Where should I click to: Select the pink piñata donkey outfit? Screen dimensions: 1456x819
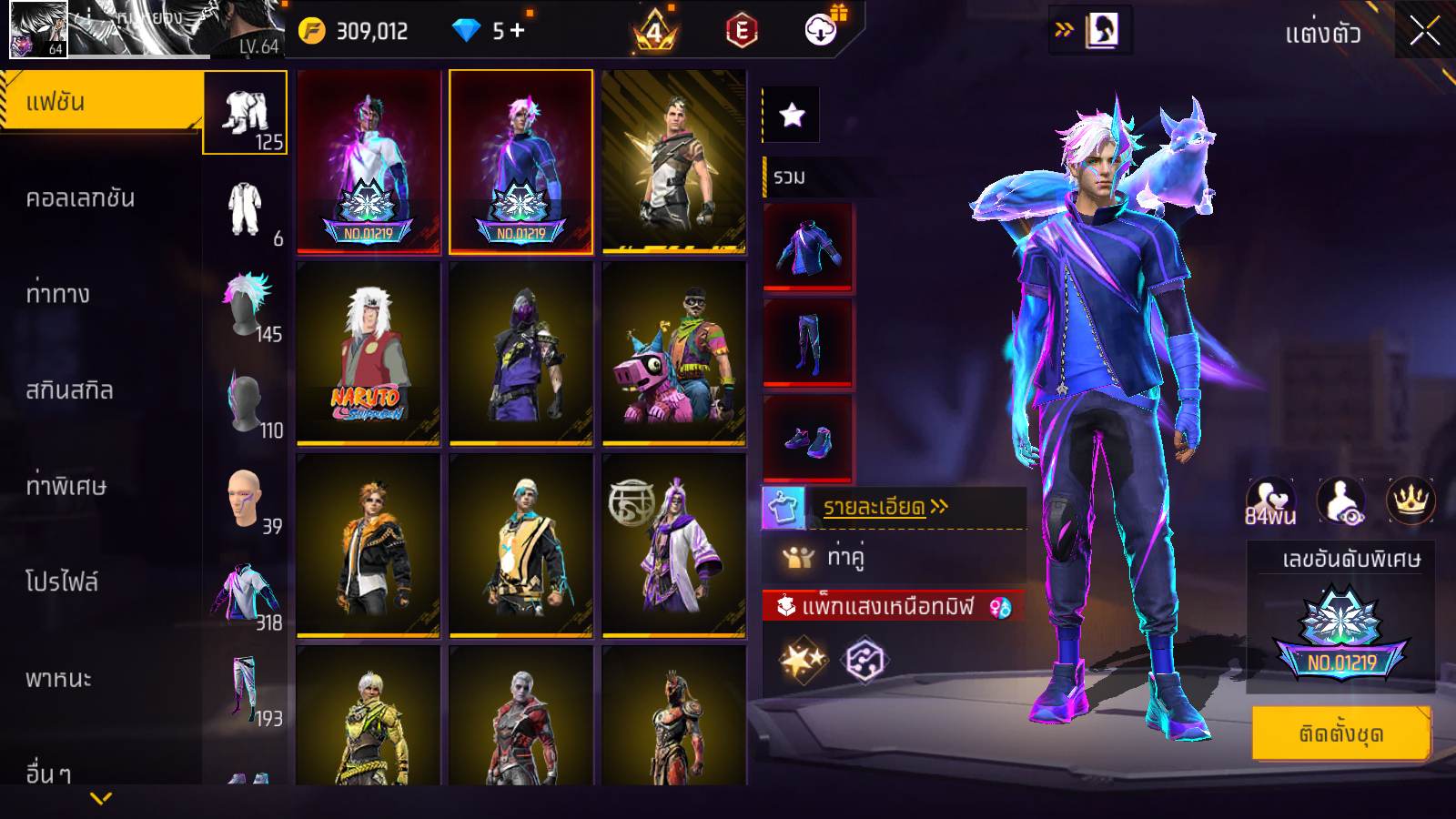point(673,353)
